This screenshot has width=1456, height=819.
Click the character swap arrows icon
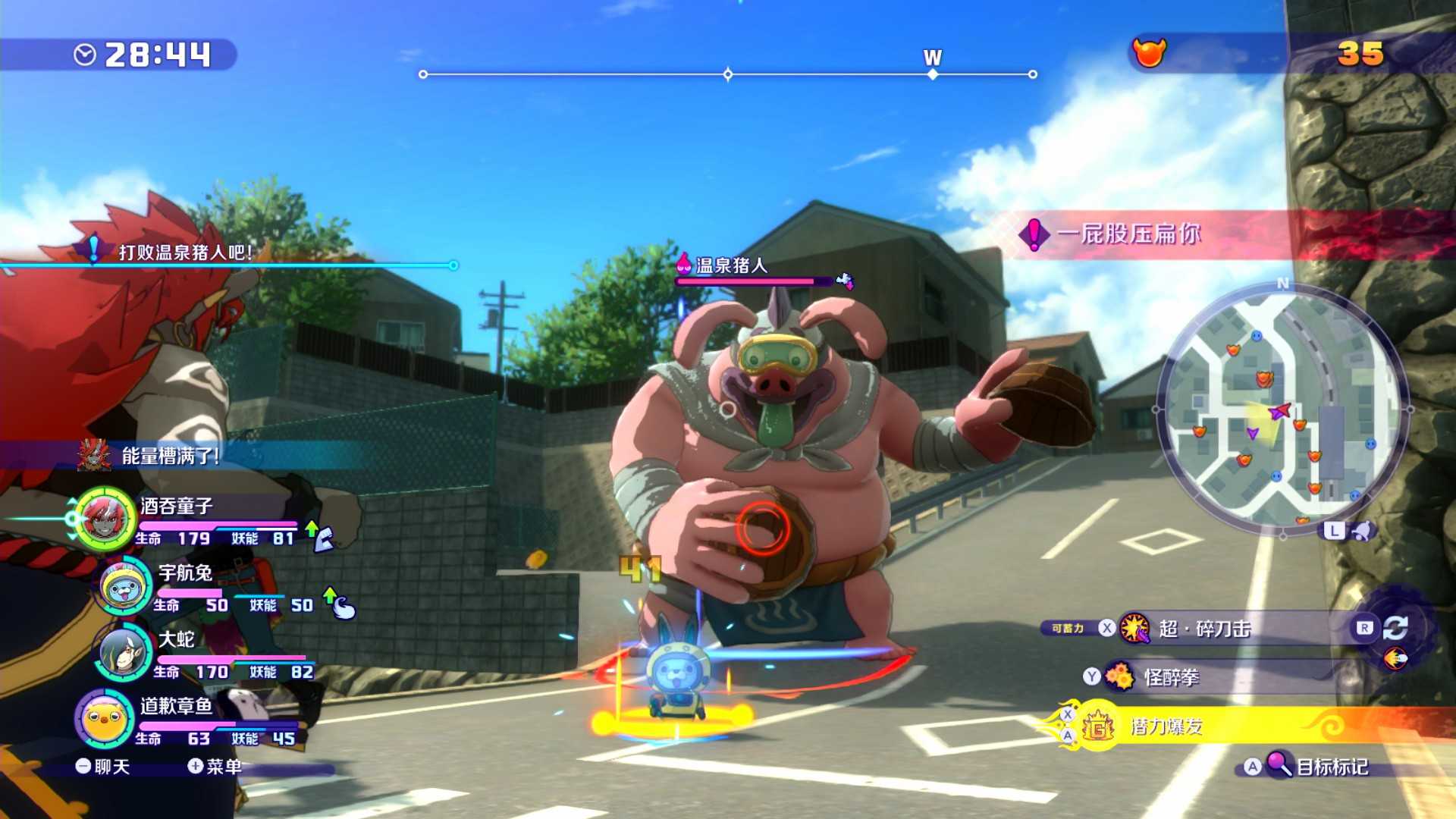point(1395,628)
